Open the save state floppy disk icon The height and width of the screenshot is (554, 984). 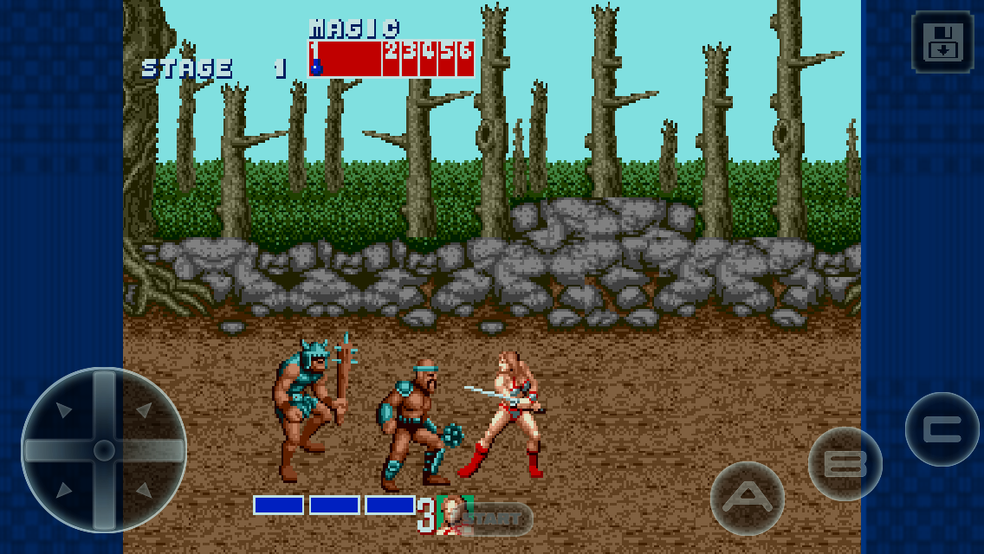(942, 42)
